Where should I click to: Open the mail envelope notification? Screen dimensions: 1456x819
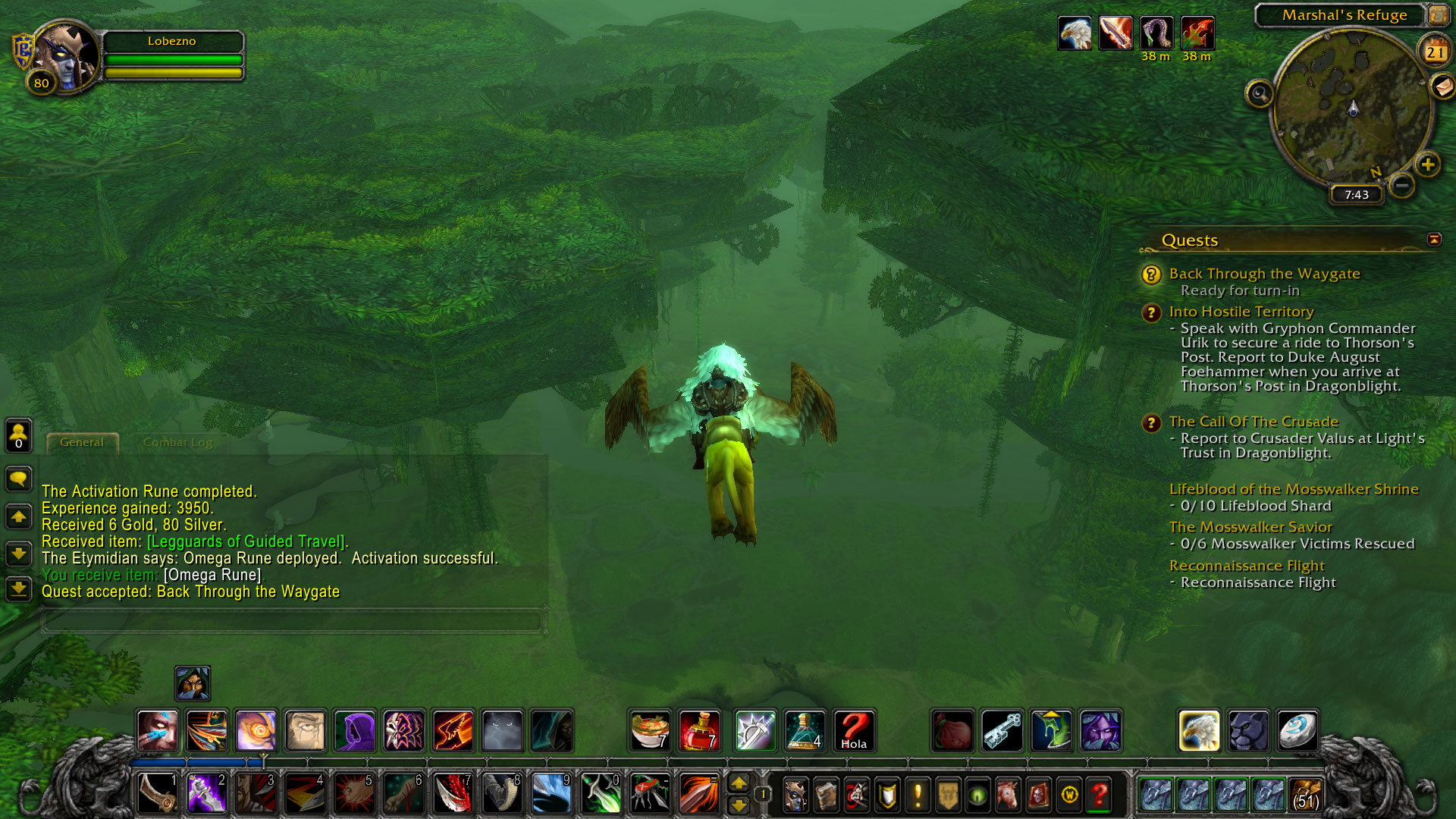[1442, 86]
